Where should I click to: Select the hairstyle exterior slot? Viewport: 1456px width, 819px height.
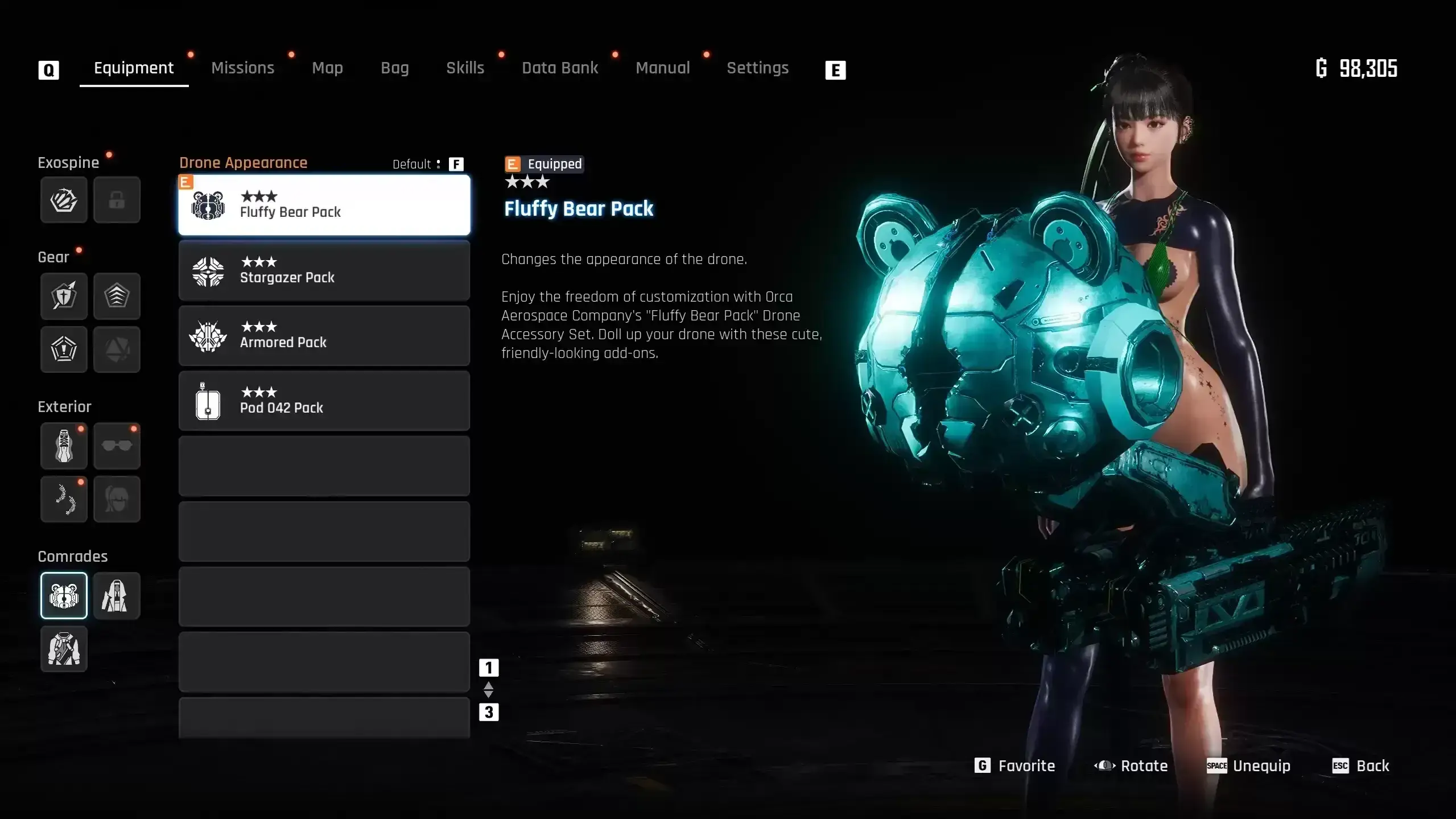pos(117,499)
